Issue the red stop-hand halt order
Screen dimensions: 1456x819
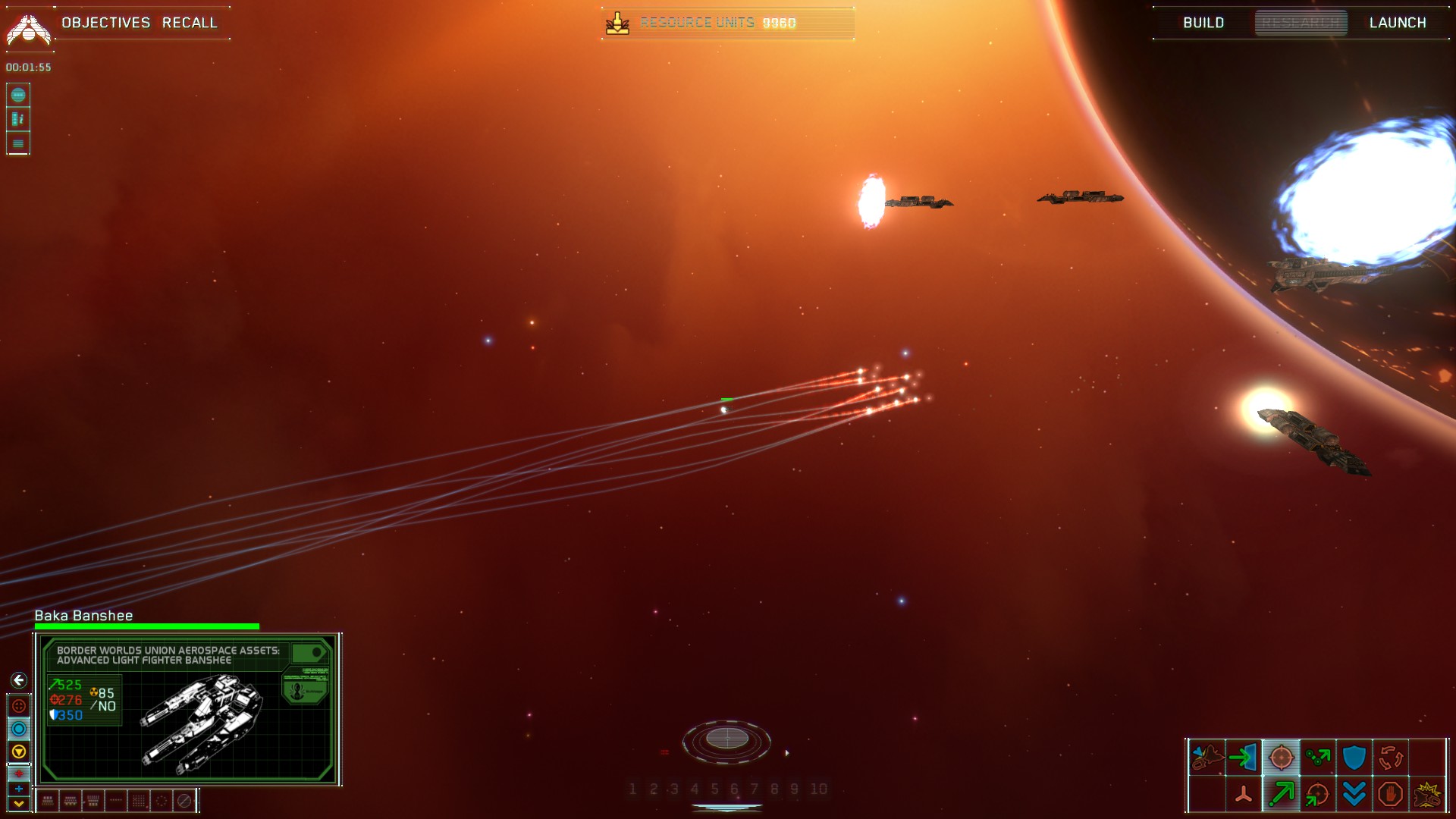tap(1390, 794)
